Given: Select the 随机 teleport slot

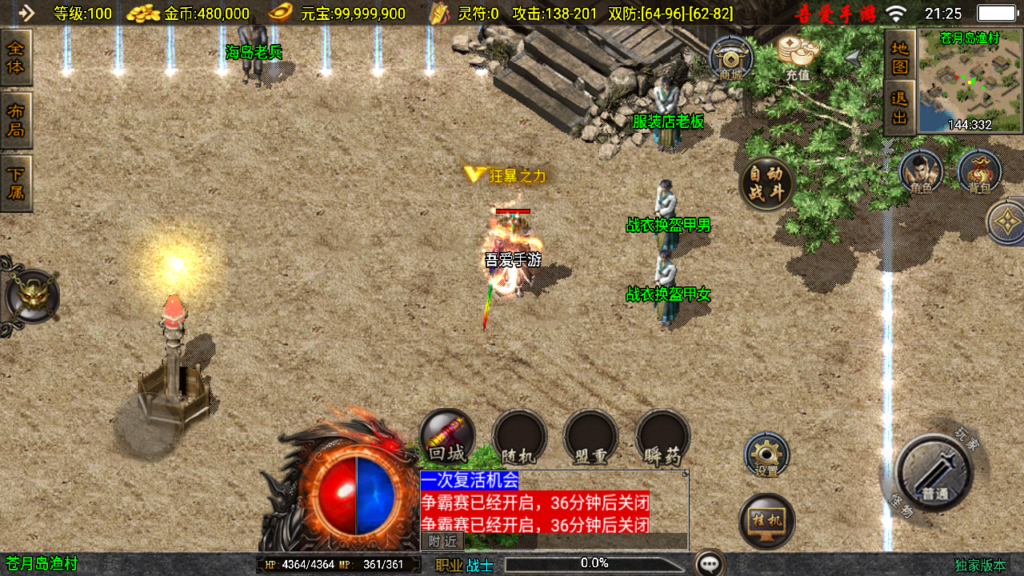Looking at the screenshot, I should click(519, 437).
